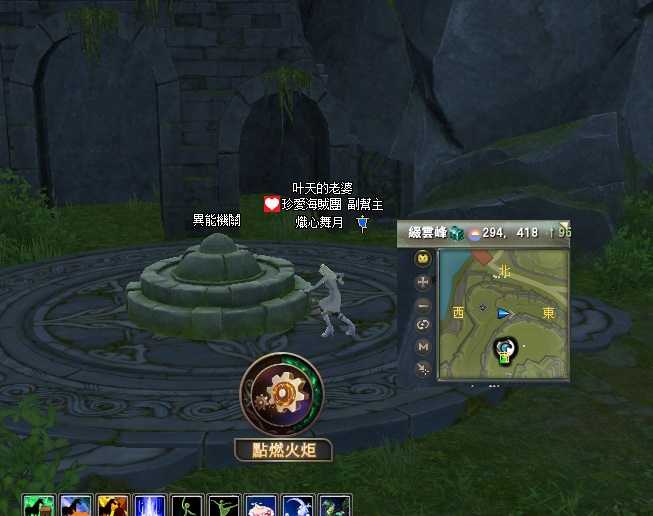Activate the 點燃火炬 gear skill button
The height and width of the screenshot is (516, 653).
click(281, 392)
